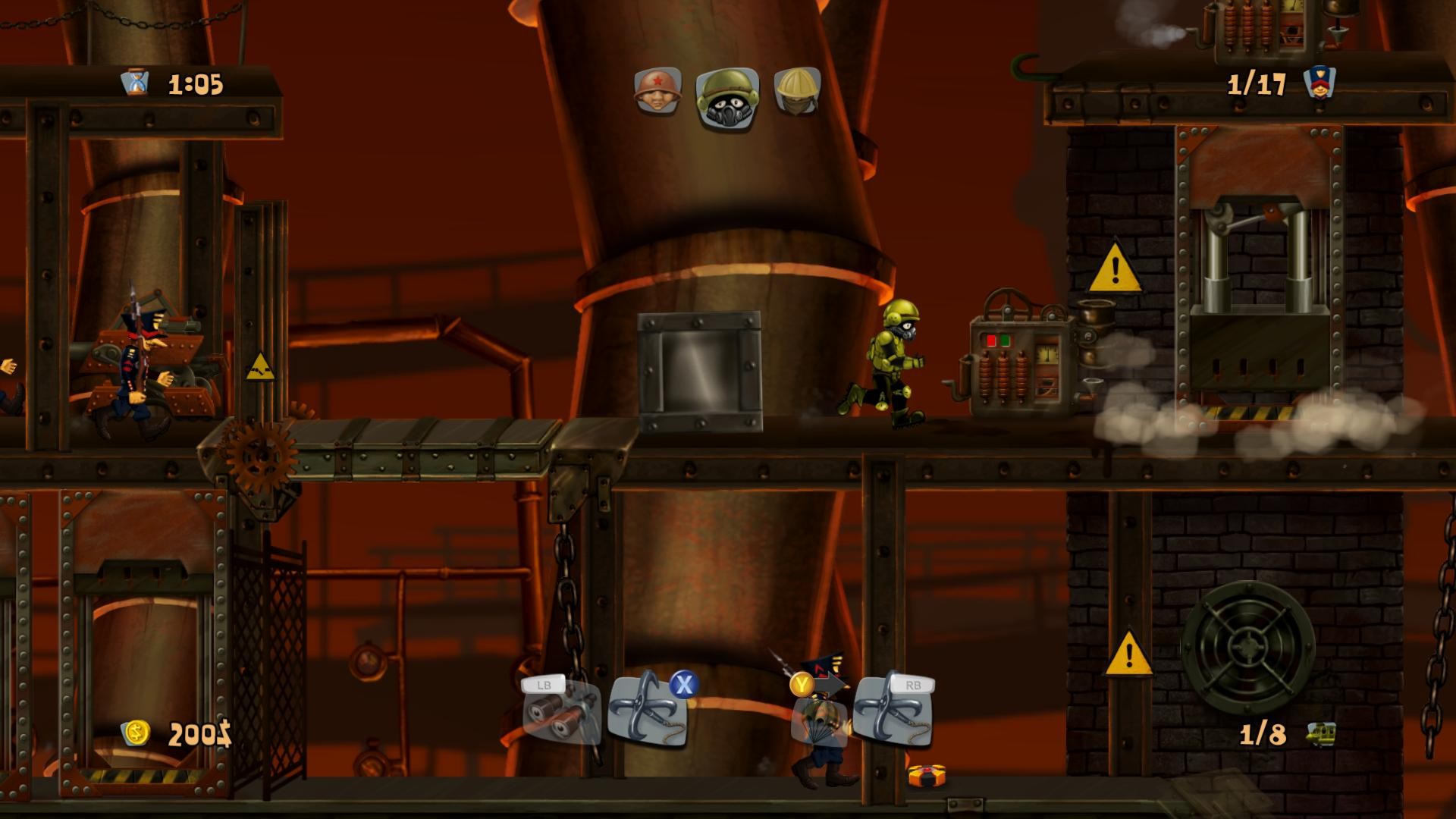1456x819 pixels.
Task: Toggle the red indicator light on the machine
Action: click(990, 340)
